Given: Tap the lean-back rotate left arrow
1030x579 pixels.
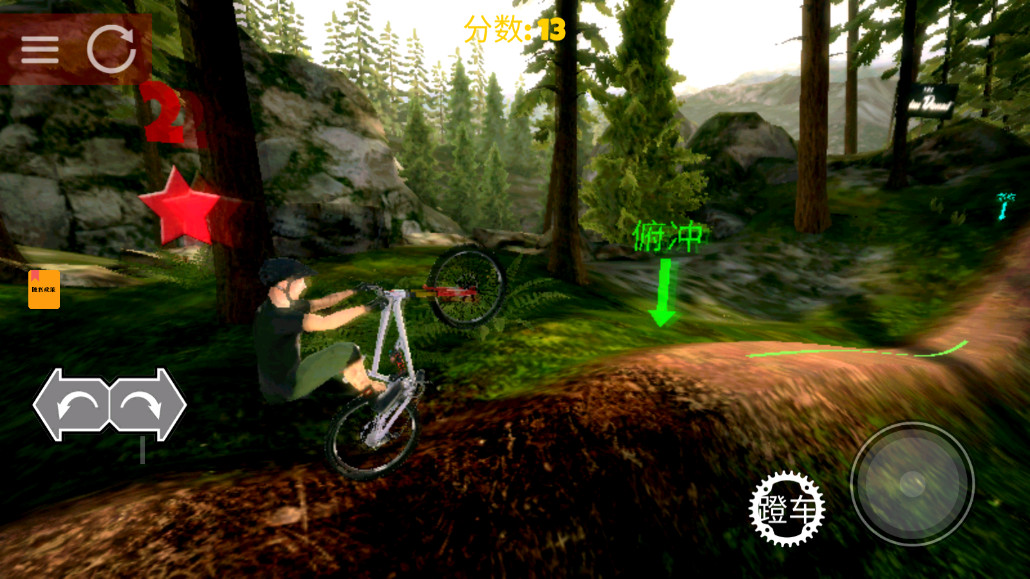Looking at the screenshot, I should tap(73, 405).
